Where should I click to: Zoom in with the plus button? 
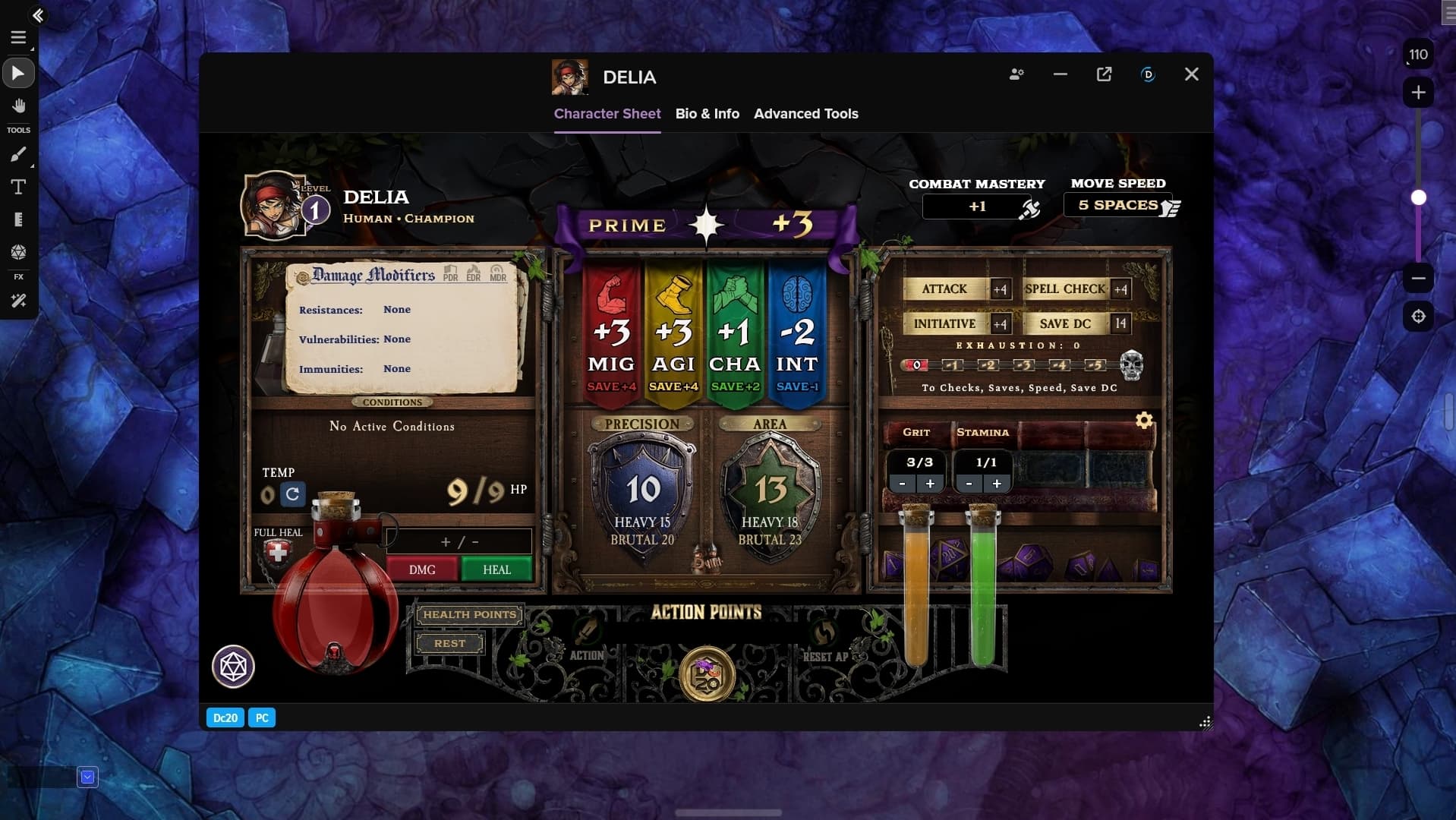(1418, 93)
